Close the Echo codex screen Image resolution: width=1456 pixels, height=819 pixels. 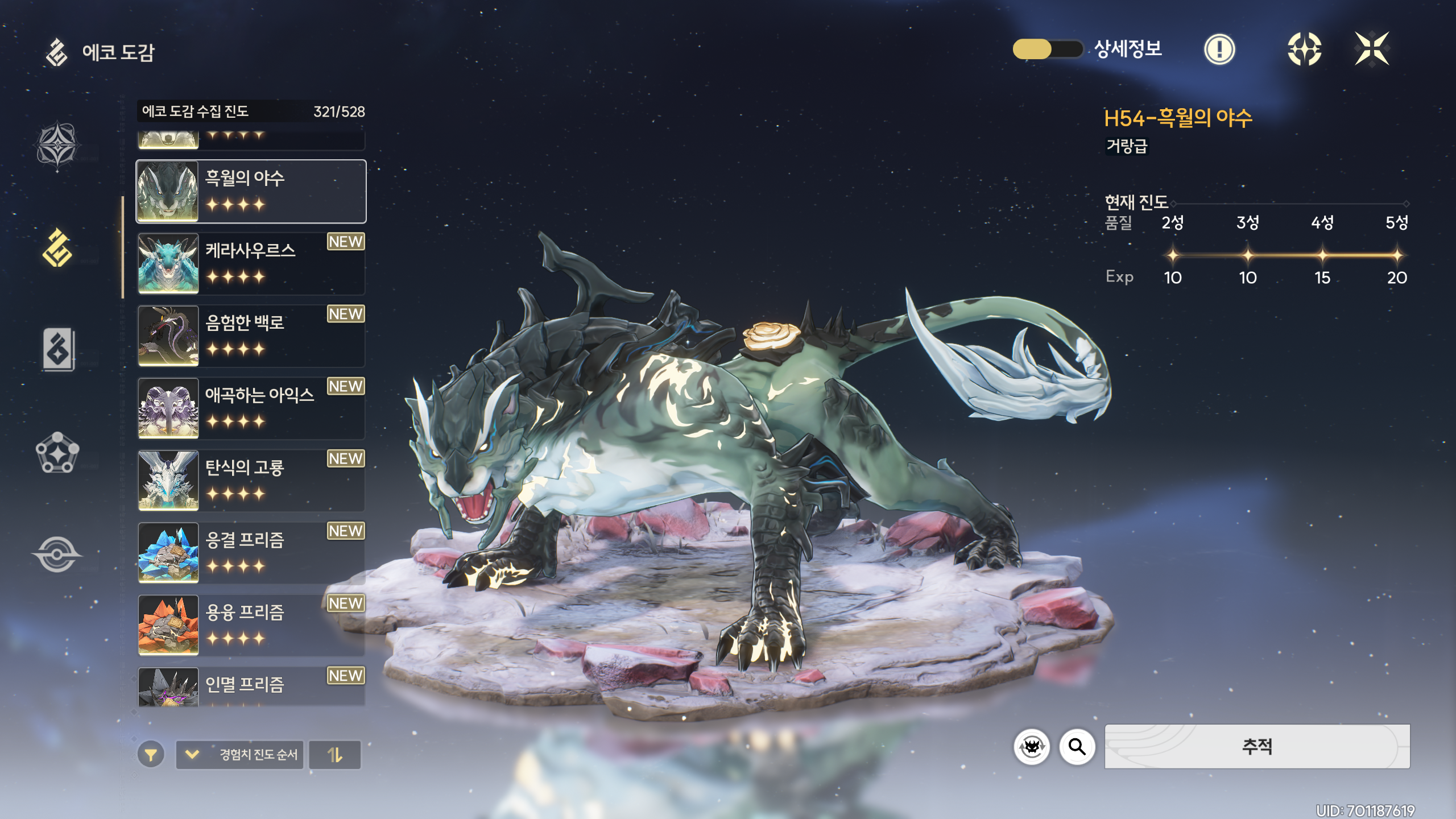(x=1371, y=49)
